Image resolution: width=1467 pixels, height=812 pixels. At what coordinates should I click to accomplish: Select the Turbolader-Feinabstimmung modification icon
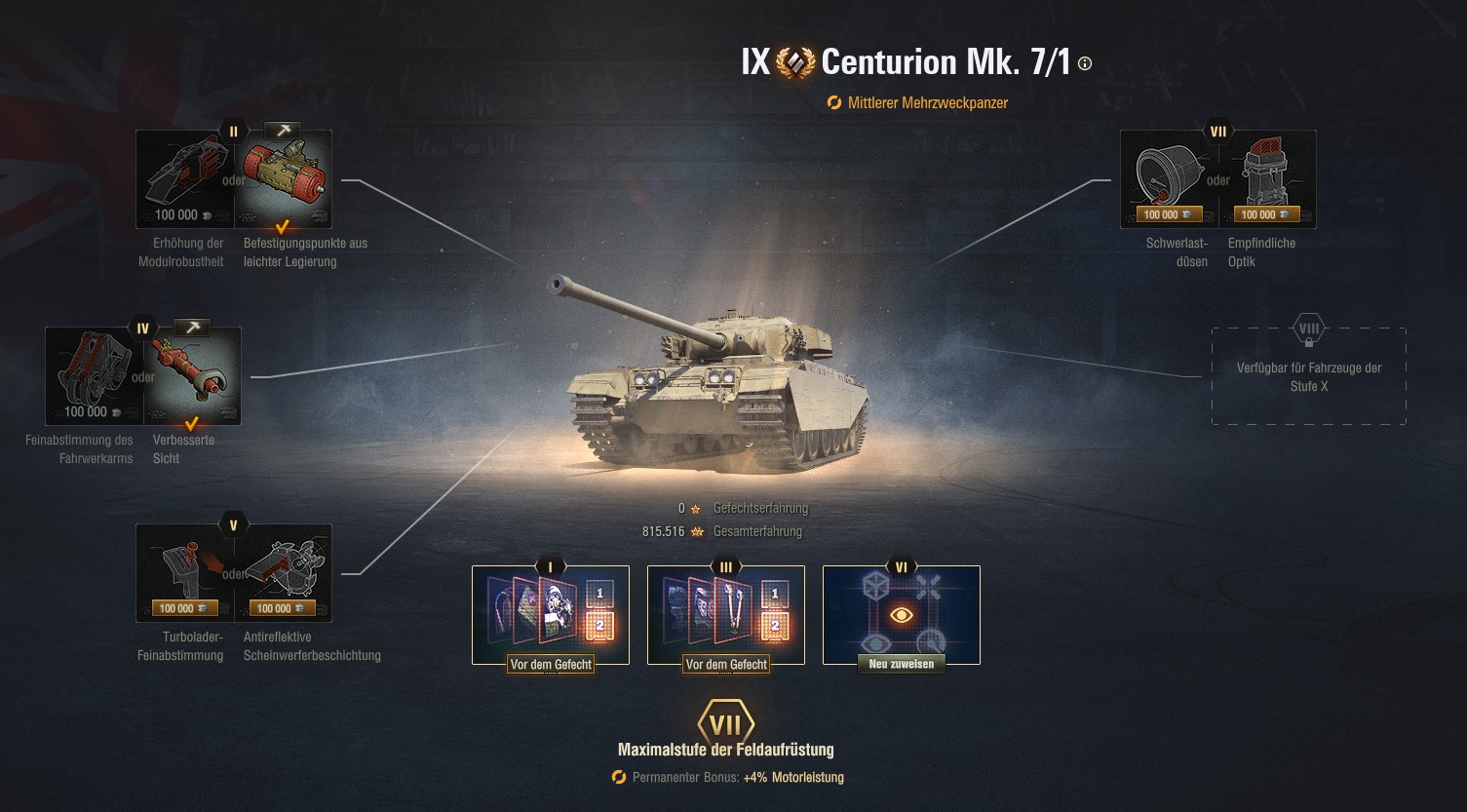click(184, 572)
